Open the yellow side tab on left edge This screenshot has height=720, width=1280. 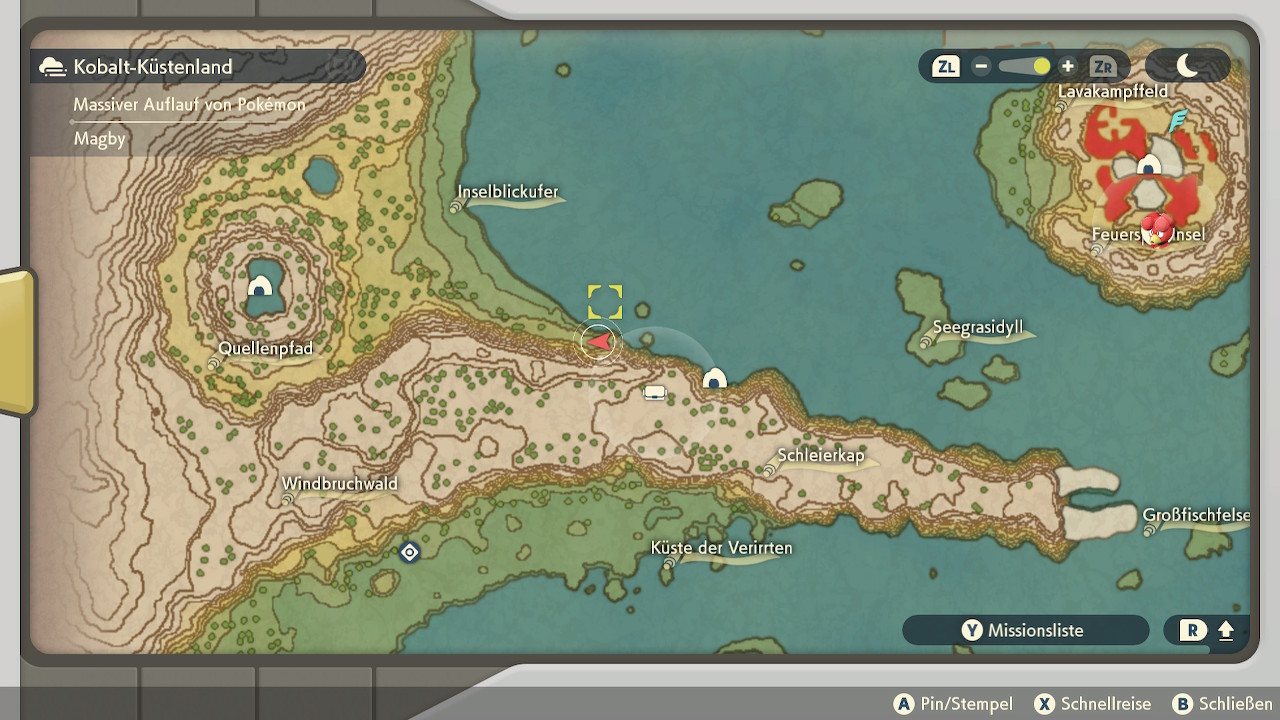point(17,342)
